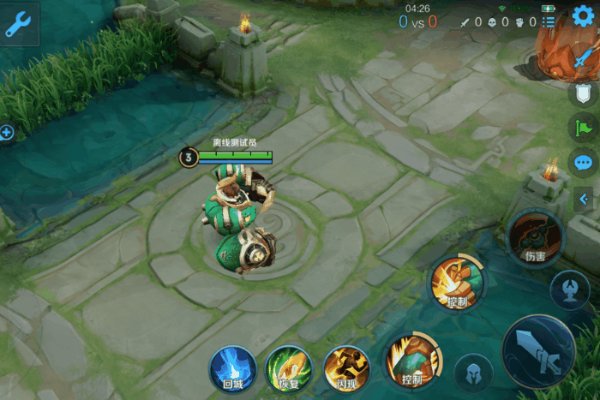
Task: Cast the 闪现 flash spell
Action: coord(346,368)
